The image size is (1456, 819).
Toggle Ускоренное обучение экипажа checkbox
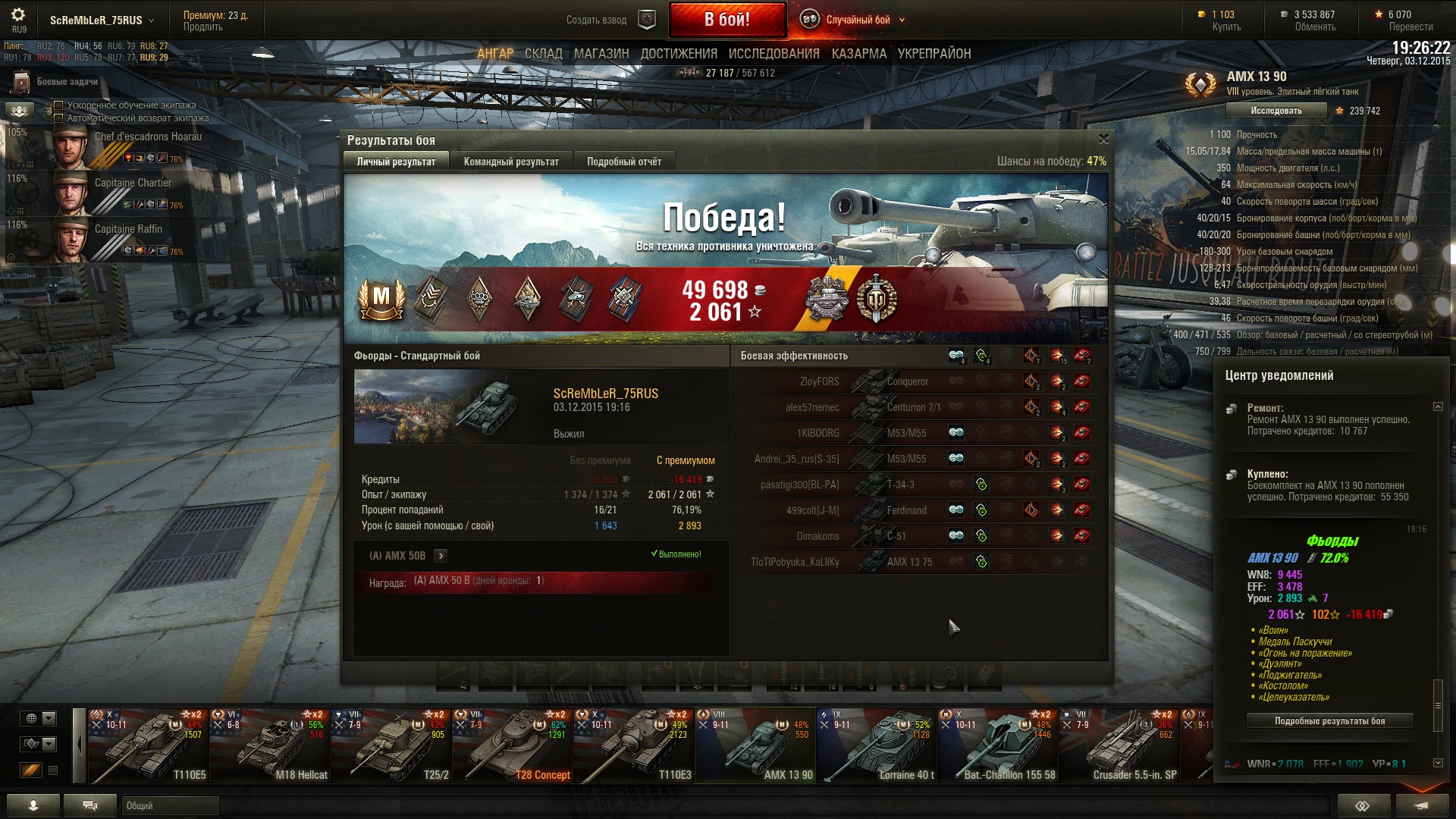click(x=58, y=105)
